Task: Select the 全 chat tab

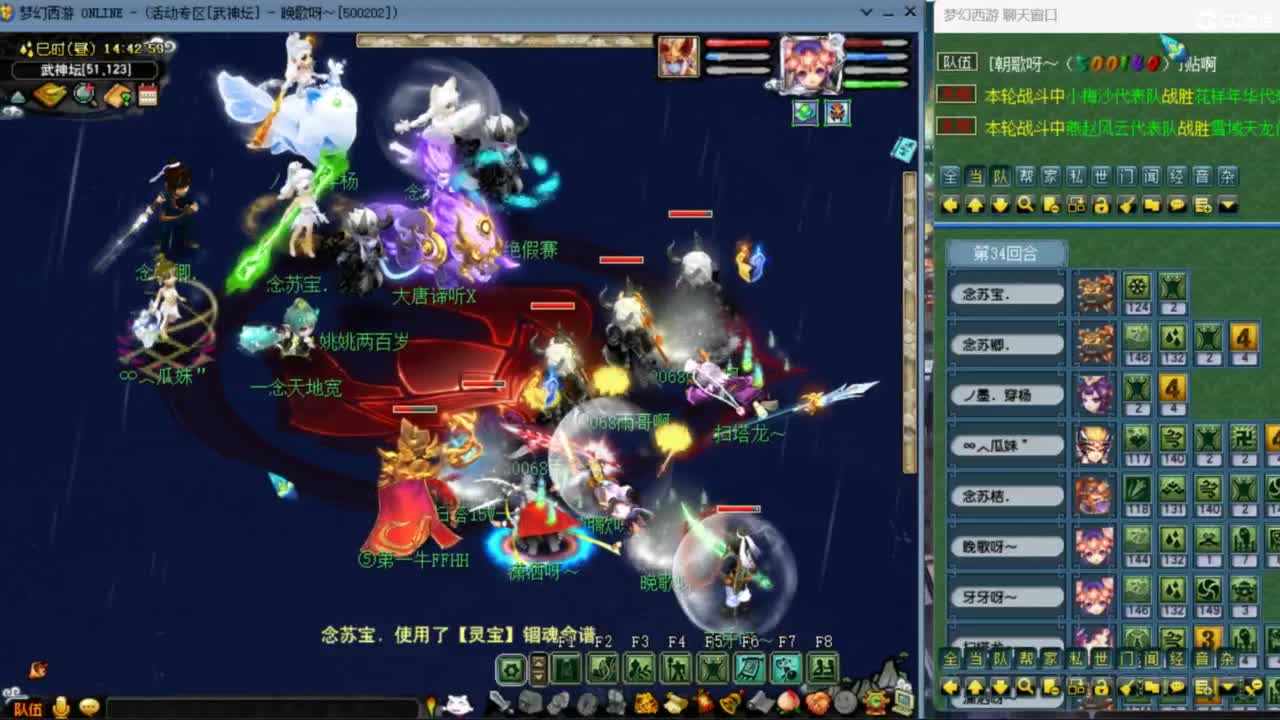Action: [950, 177]
